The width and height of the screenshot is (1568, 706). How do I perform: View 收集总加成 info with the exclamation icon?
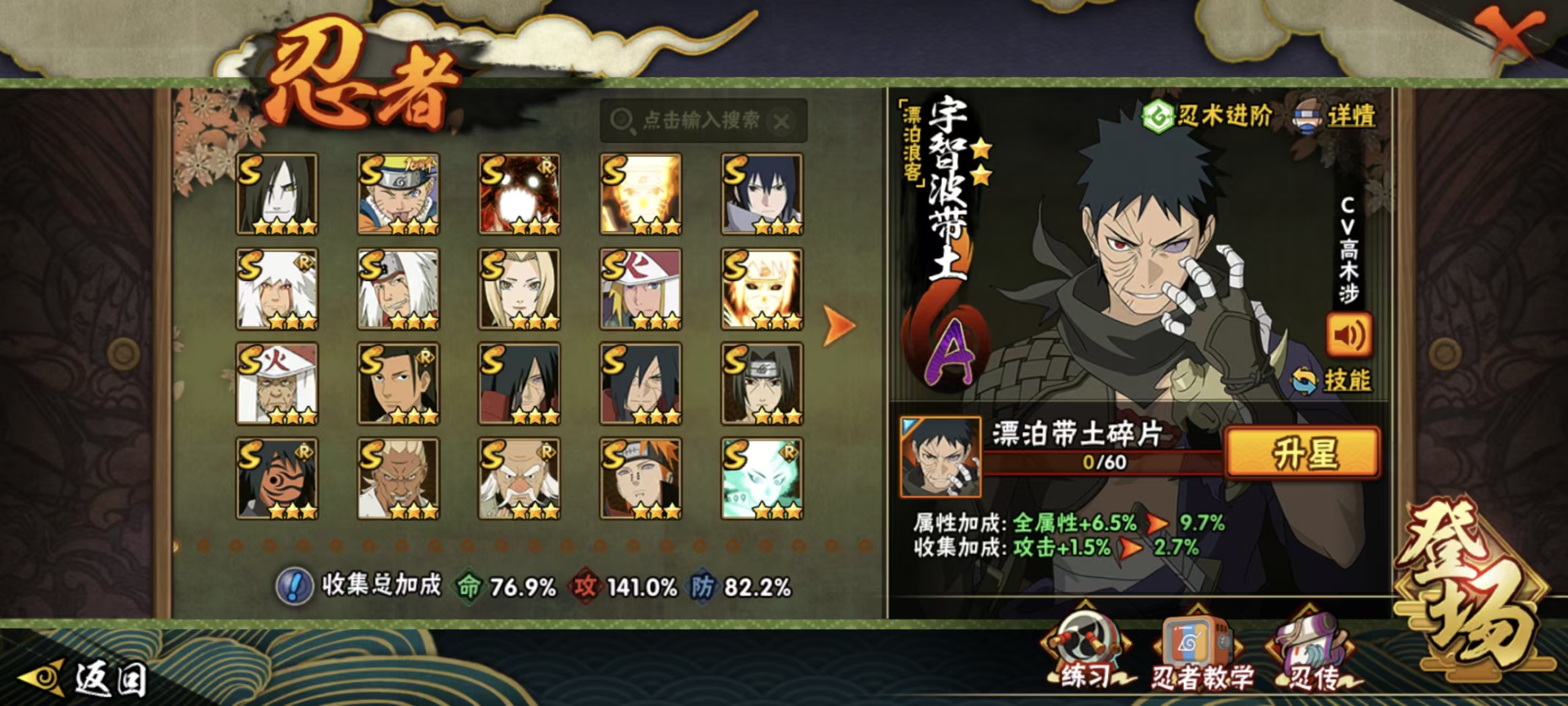tap(294, 587)
